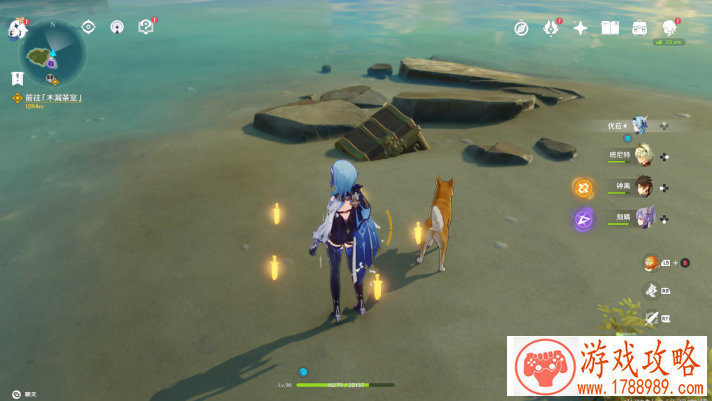Open the adventurer handbook book icon

coord(609,28)
